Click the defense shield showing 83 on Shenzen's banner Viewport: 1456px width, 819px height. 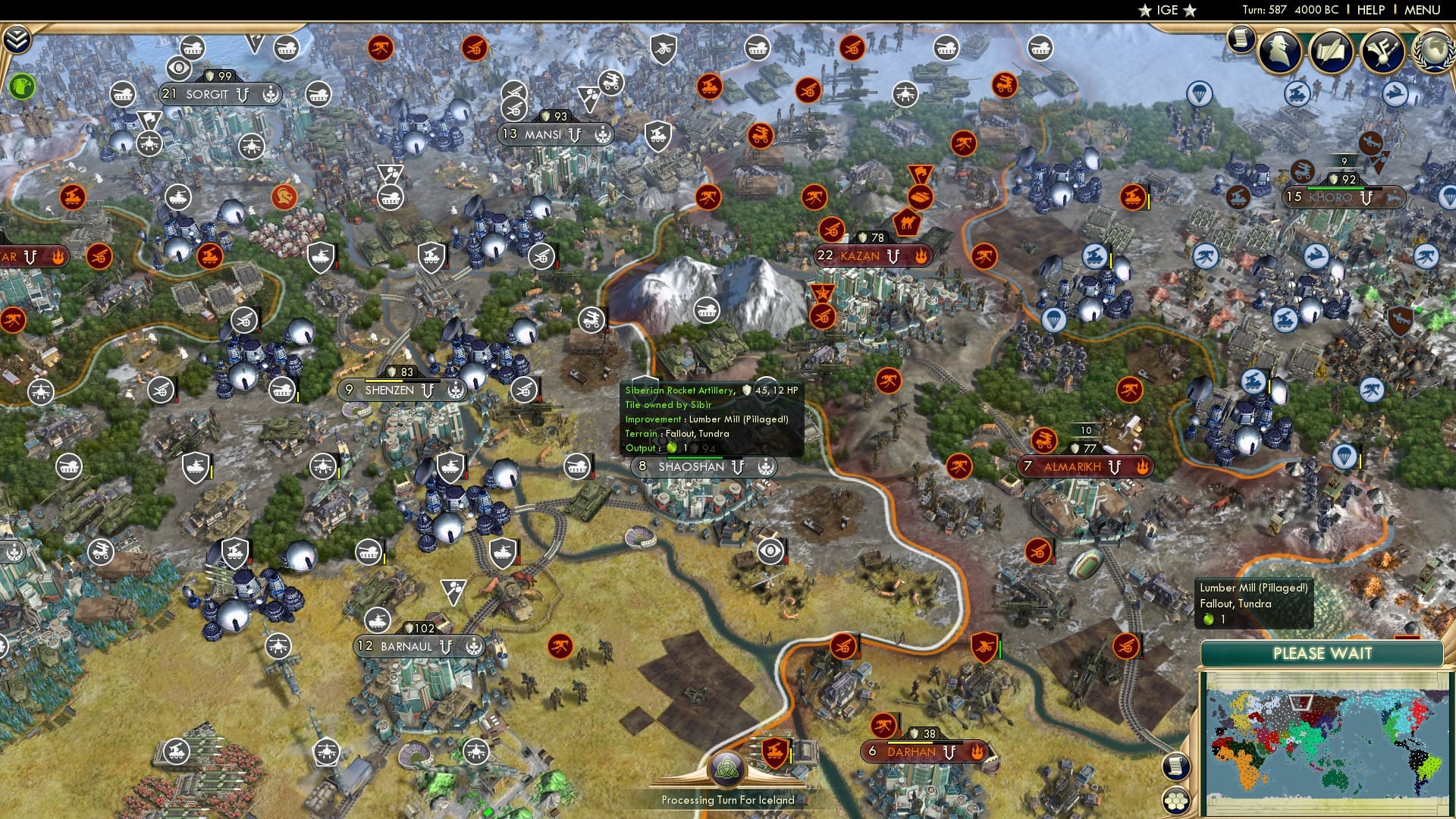coord(391,372)
